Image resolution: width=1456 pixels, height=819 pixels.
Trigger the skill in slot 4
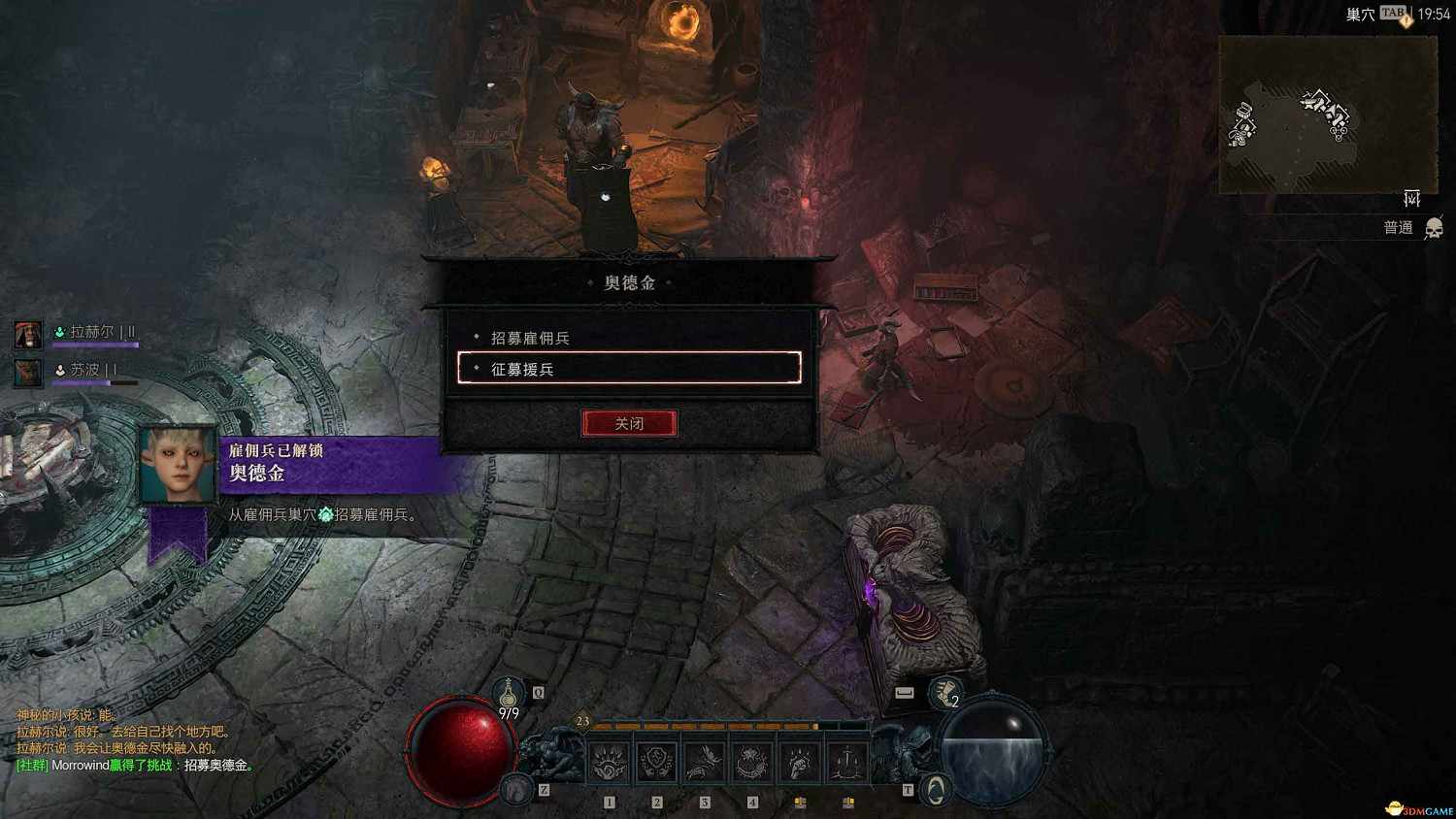[750, 762]
